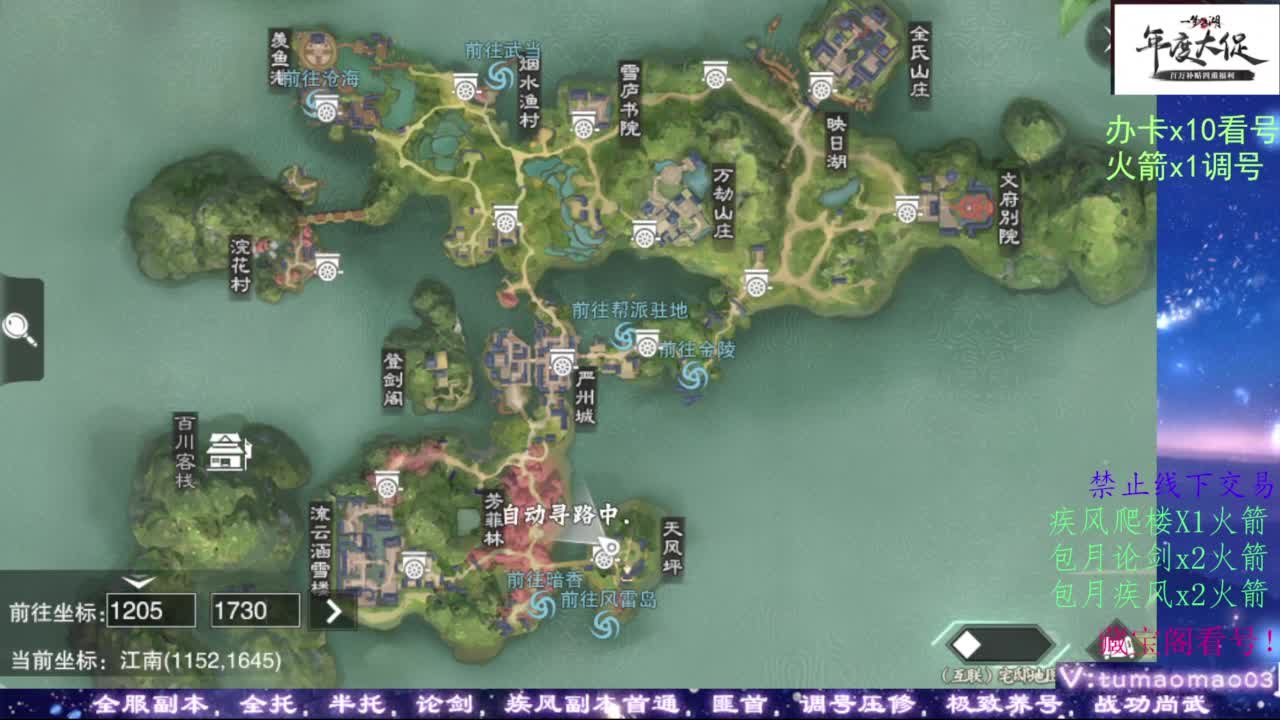The width and height of the screenshot is (1280, 720).
Task: Select the 前往金陵 teleport swirl
Action: (692, 375)
